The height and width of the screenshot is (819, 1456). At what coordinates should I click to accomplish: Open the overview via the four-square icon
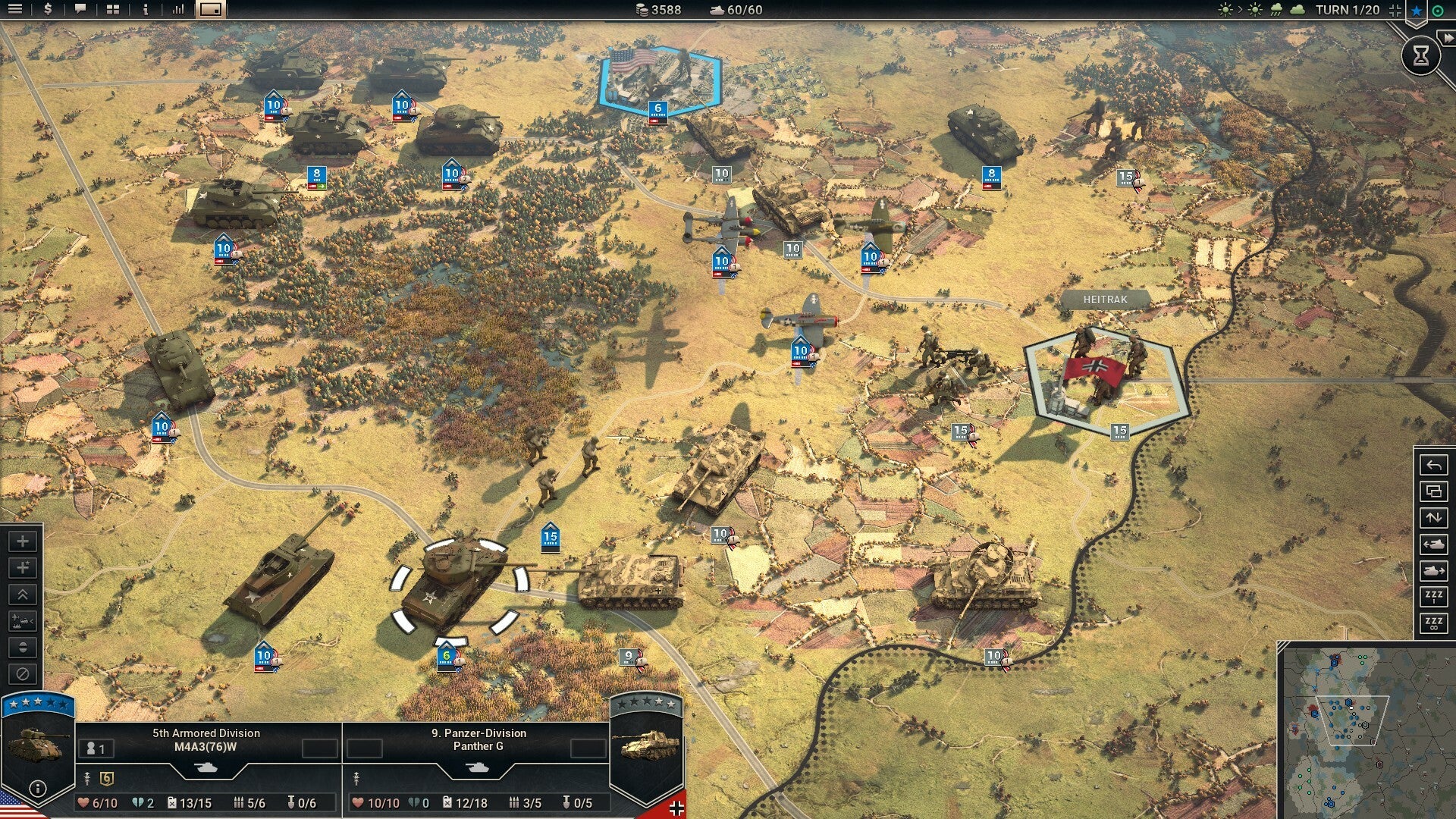pos(111,10)
